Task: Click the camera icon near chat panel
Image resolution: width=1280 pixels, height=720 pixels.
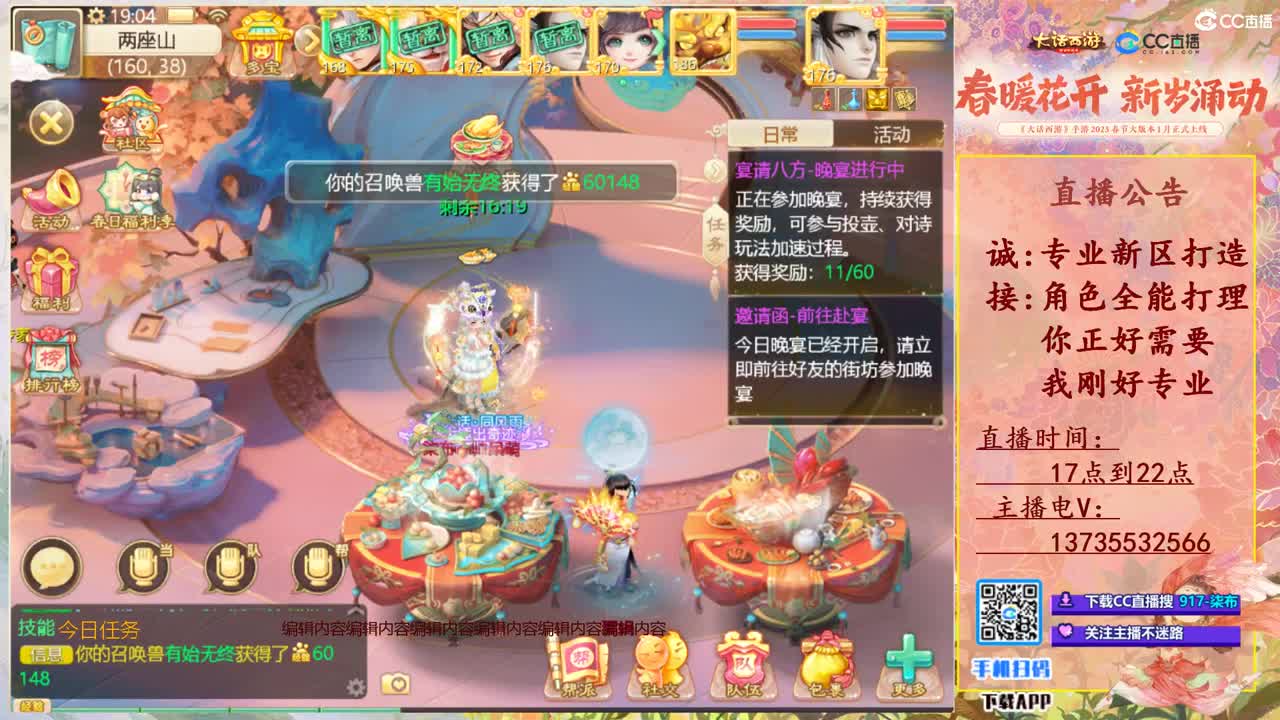Action: pyautogui.click(x=395, y=681)
